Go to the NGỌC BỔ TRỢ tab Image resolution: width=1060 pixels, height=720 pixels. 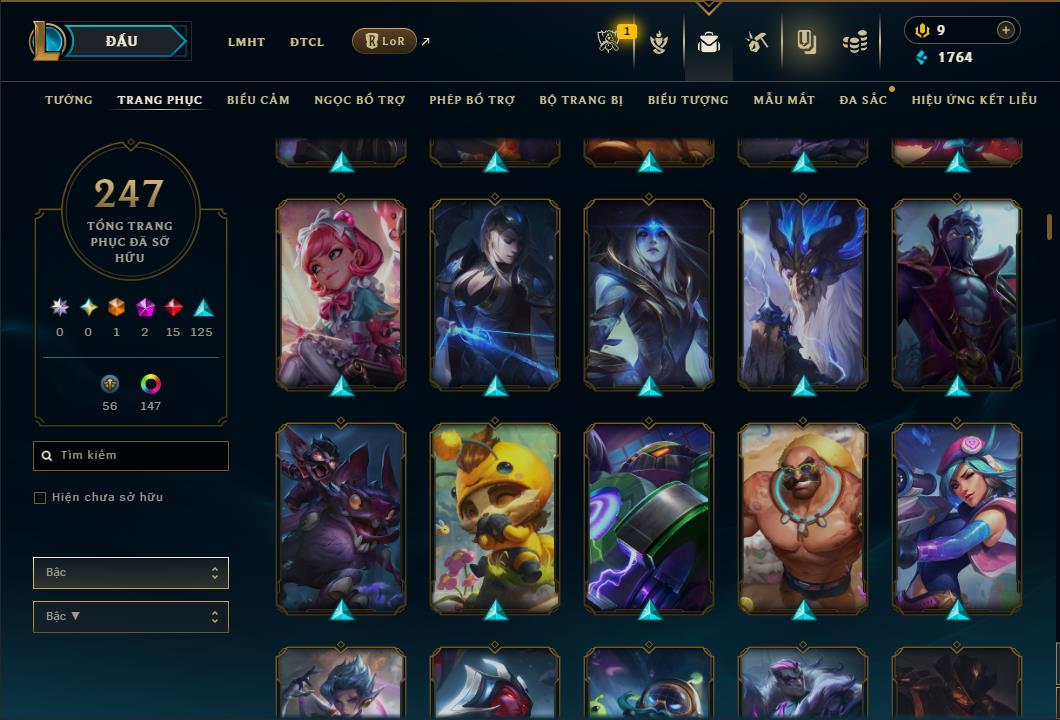pos(360,100)
